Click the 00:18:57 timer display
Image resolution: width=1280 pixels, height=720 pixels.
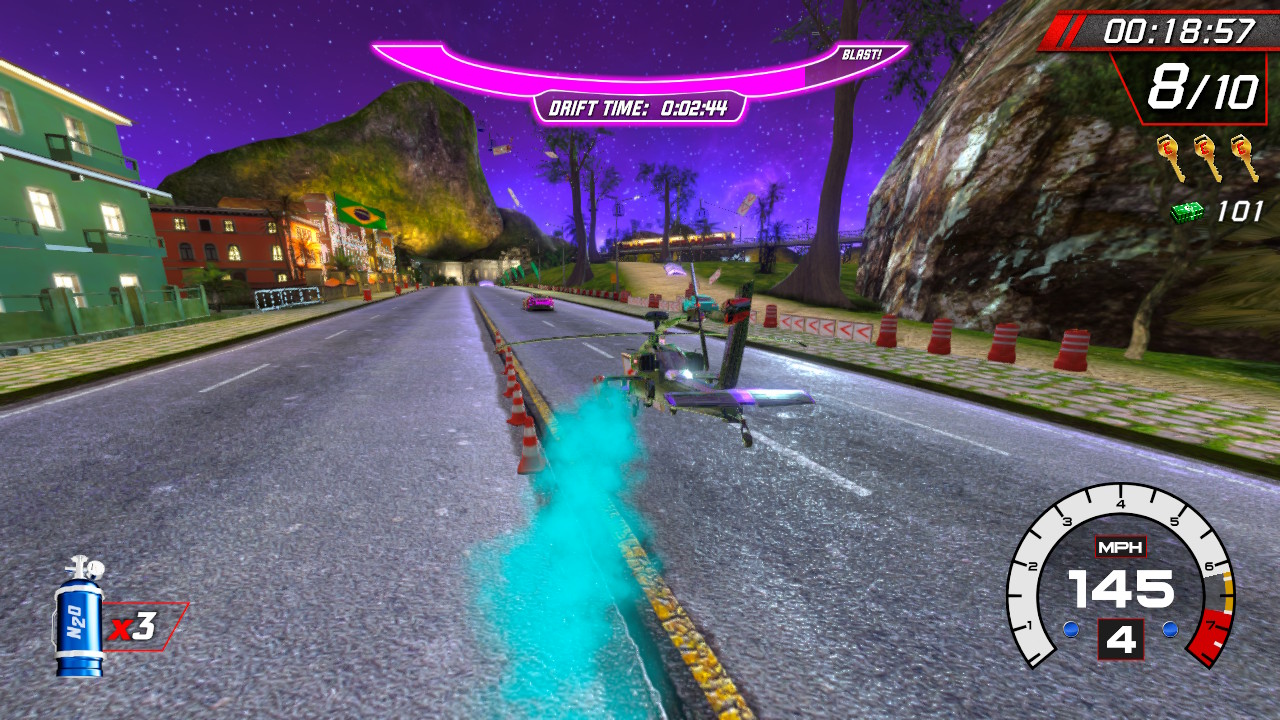click(x=1178, y=30)
